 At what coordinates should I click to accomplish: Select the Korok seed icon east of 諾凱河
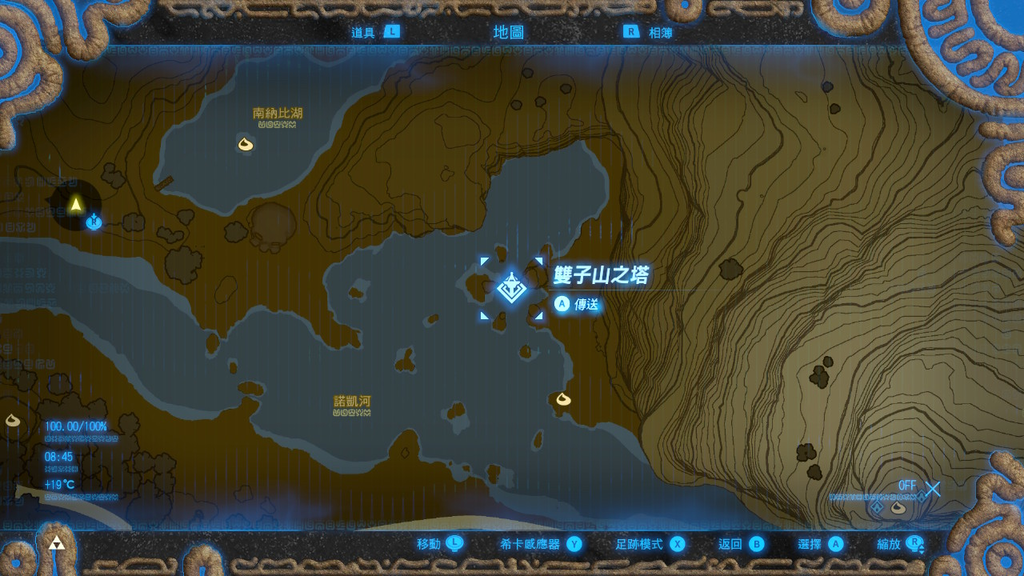tap(562, 400)
